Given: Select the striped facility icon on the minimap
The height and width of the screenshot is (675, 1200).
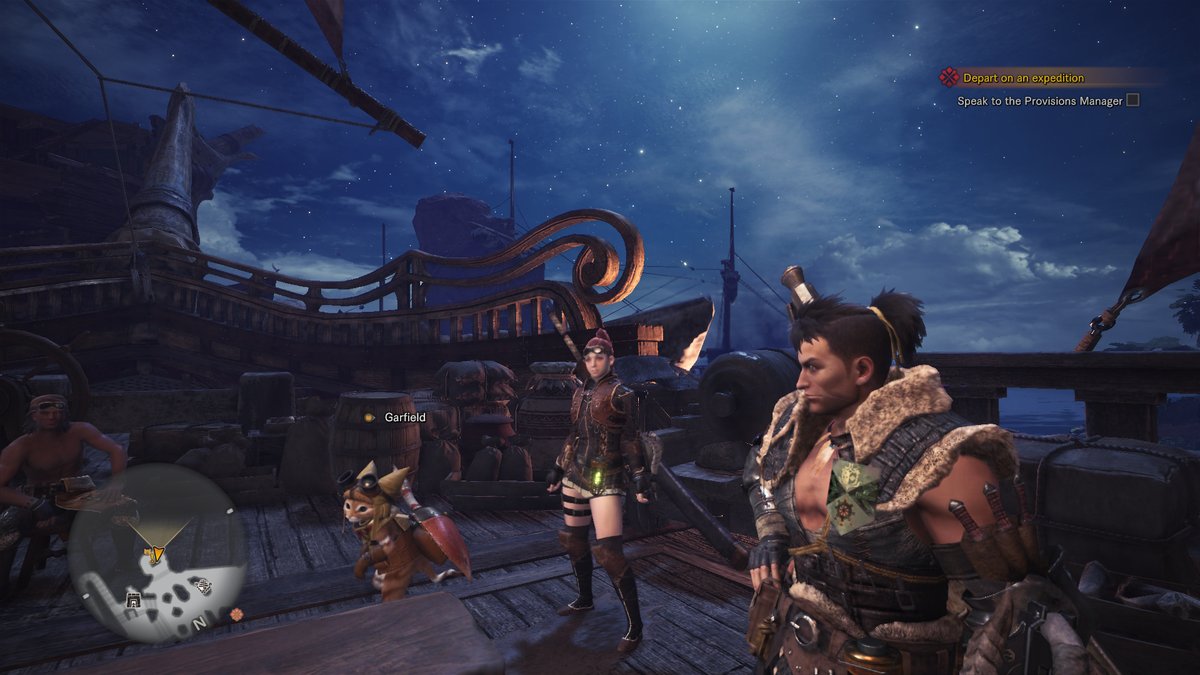Looking at the screenshot, I should (x=203, y=587).
